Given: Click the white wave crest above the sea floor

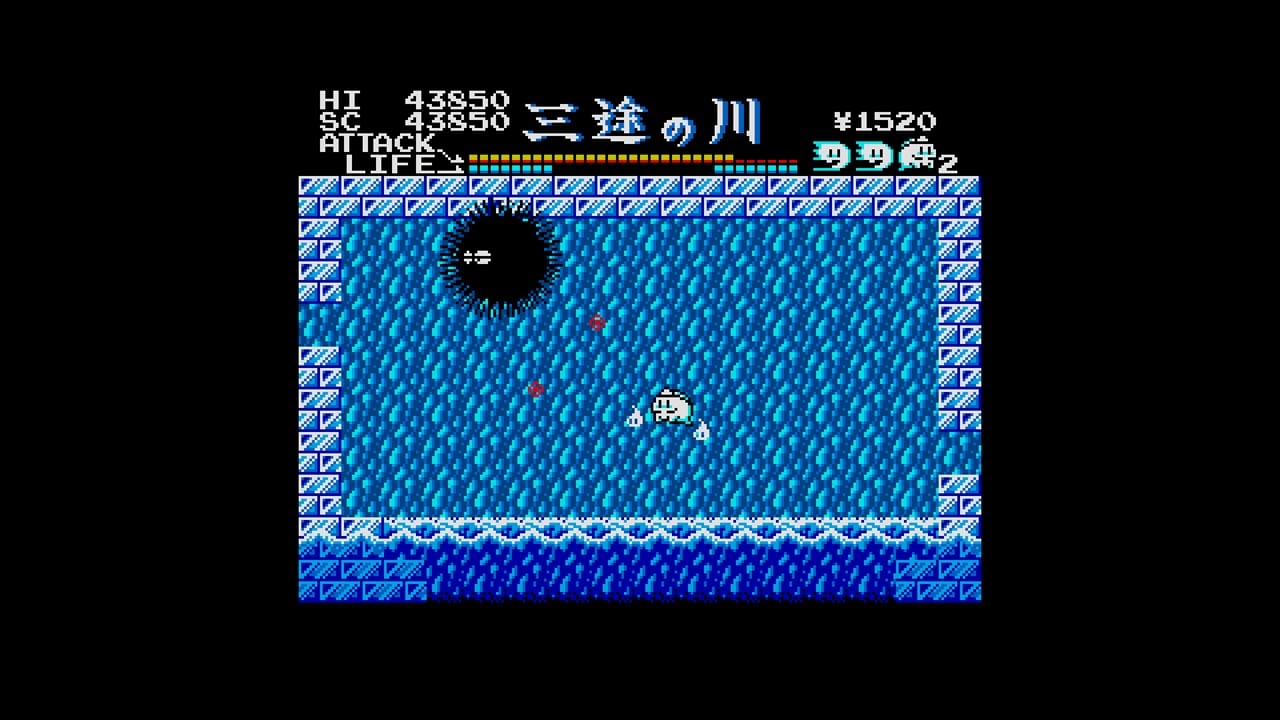Looking at the screenshot, I should pyautogui.click(x=640, y=527).
